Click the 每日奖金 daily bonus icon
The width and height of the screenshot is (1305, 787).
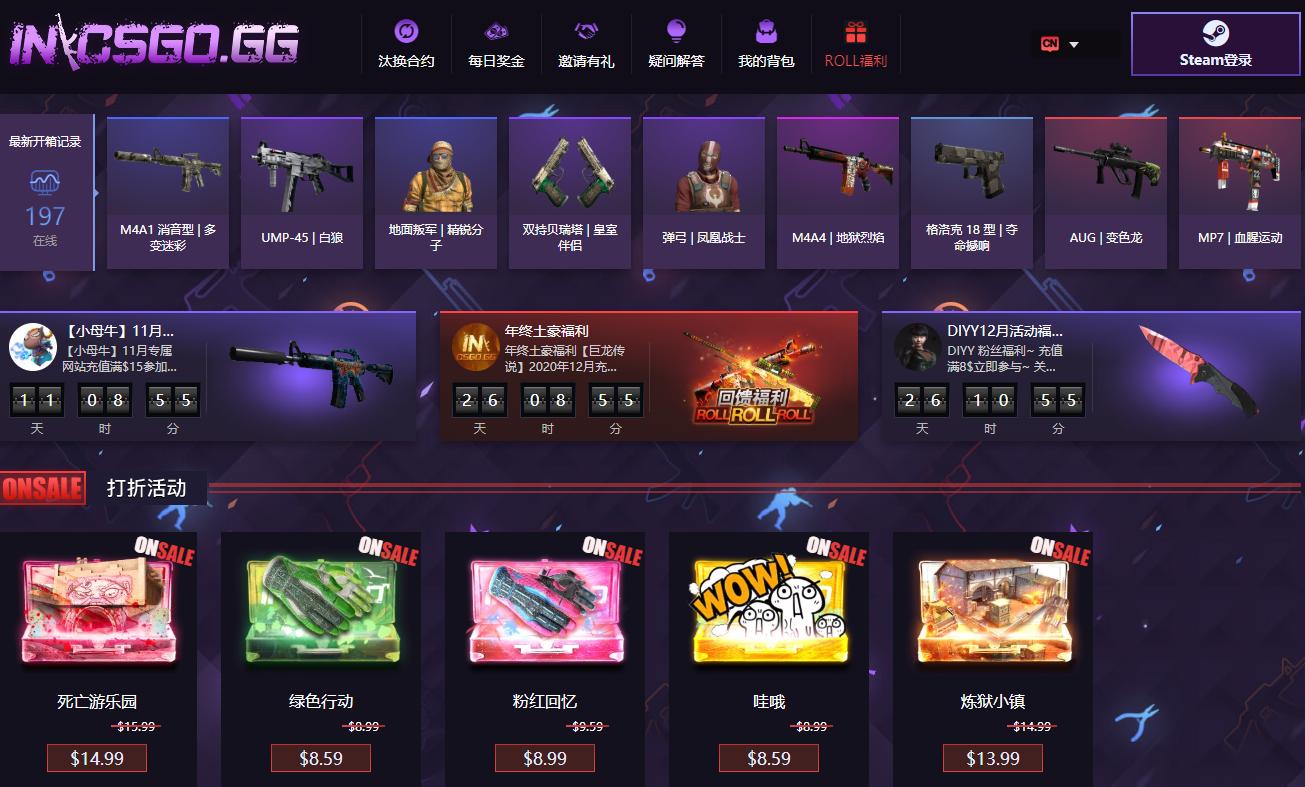pos(495,30)
